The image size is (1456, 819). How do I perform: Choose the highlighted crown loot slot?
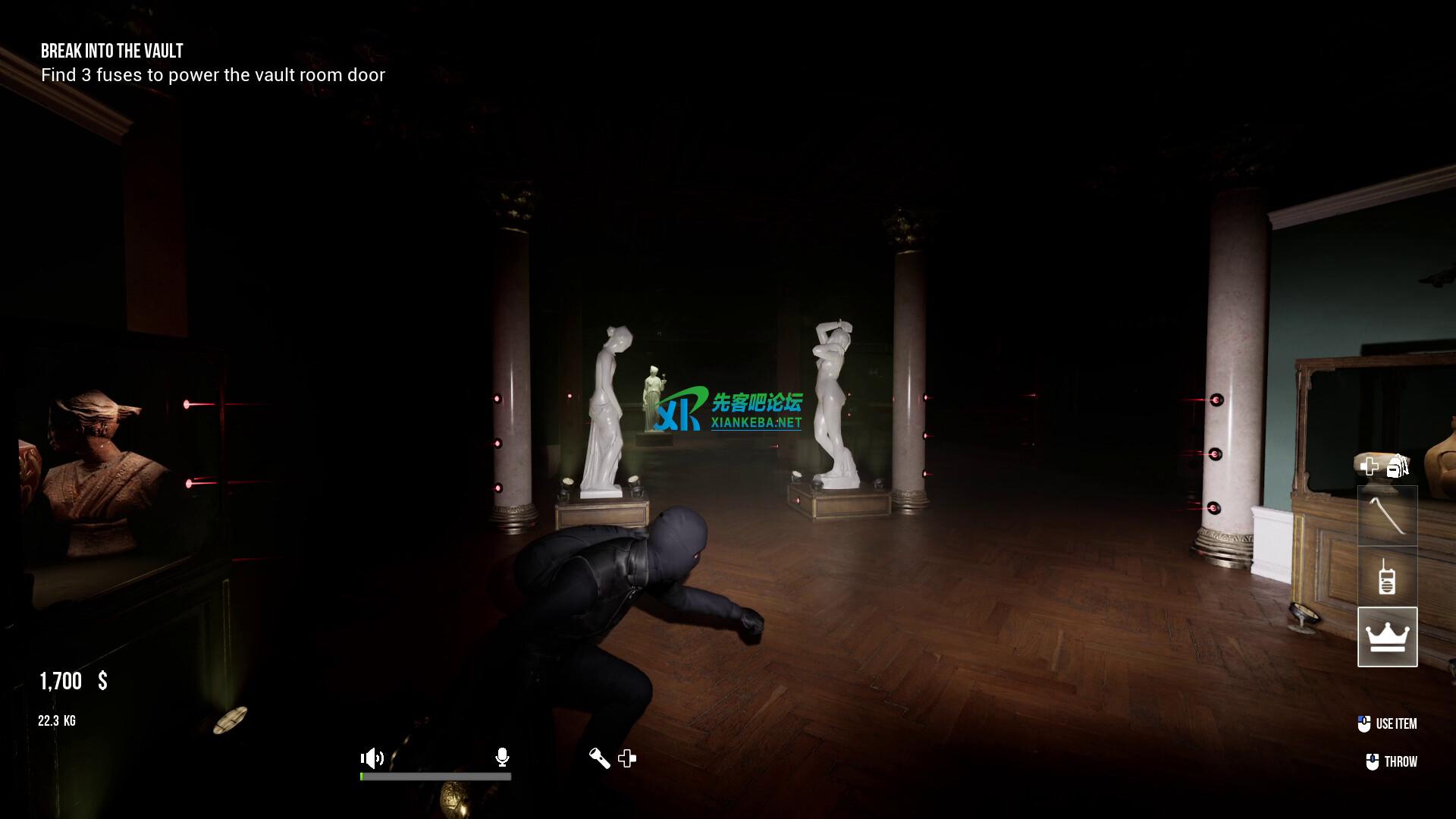[x=1387, y=637]
